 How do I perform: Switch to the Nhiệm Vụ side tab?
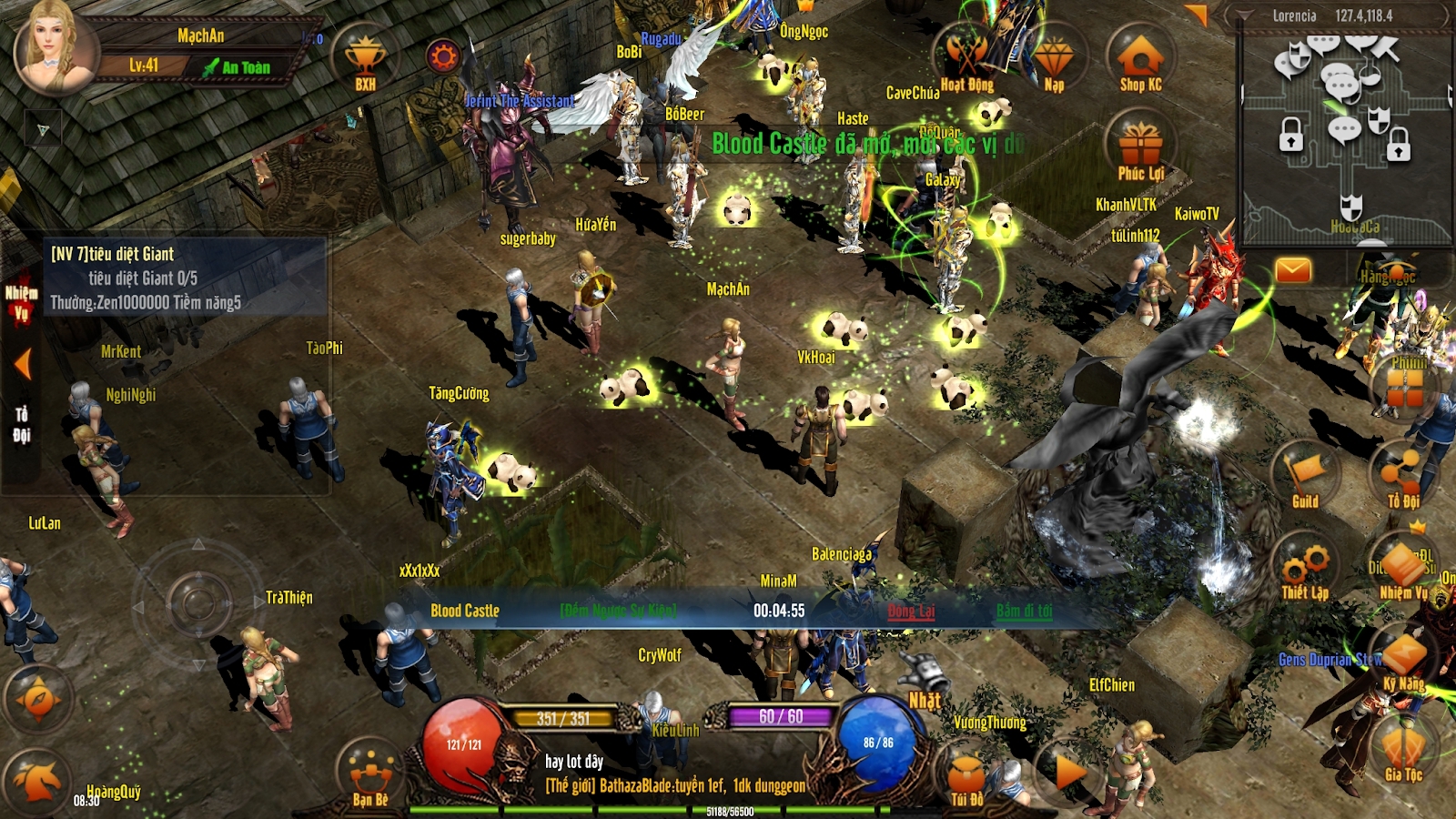point(21,303)
